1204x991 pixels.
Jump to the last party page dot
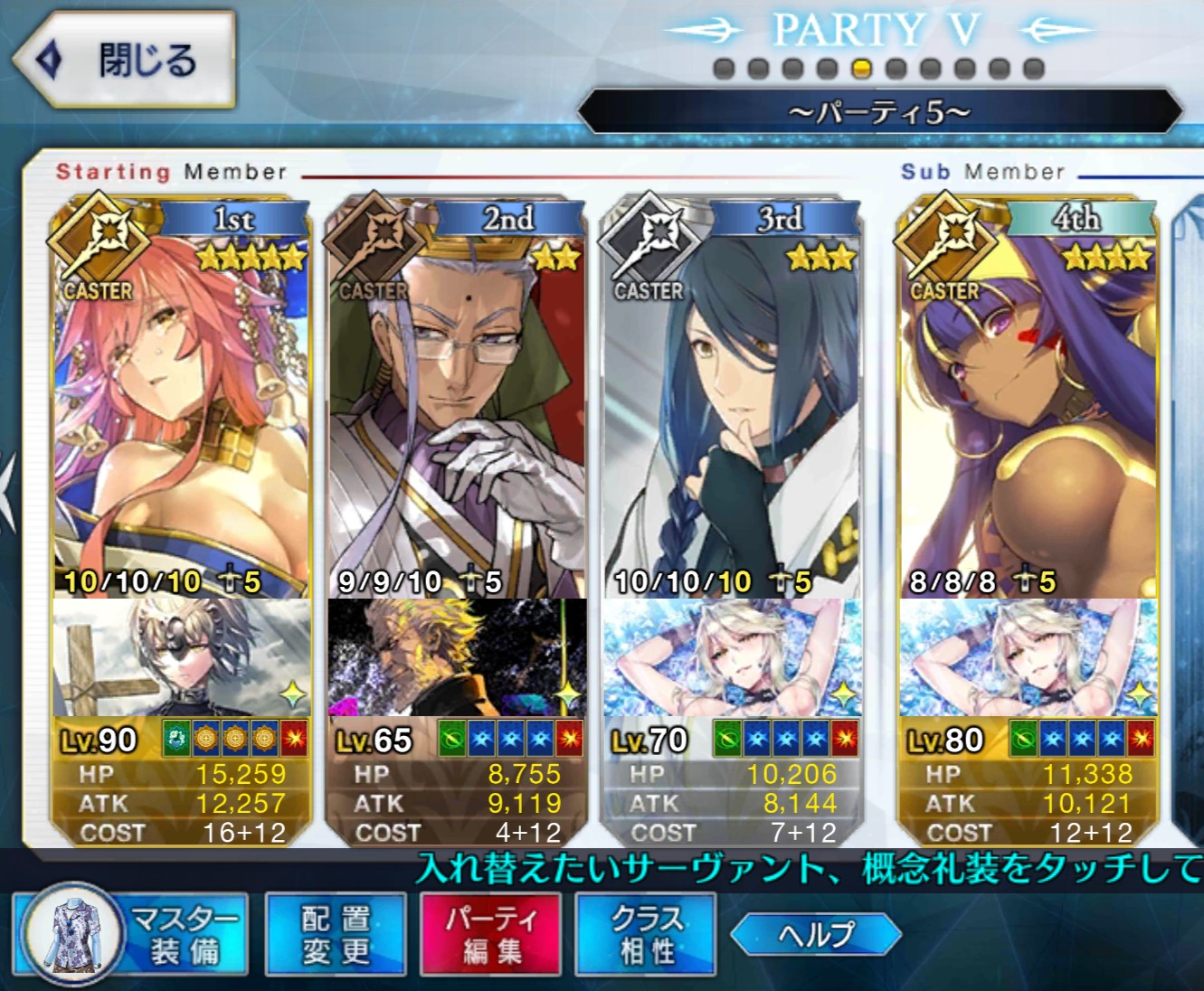click(x=1034, y=69)
